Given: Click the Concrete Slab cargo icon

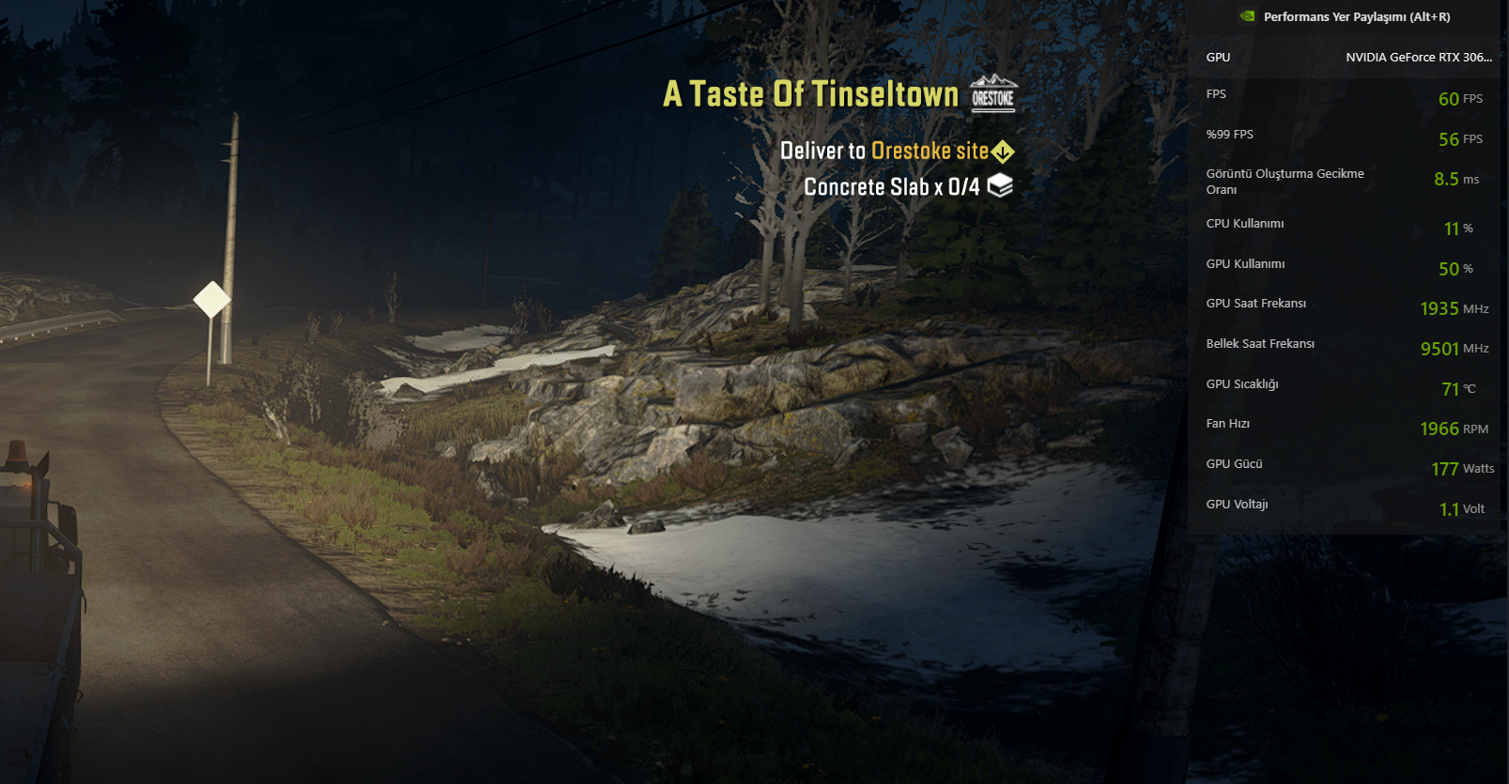Looking at the screenshot, I should point(1000,186).
